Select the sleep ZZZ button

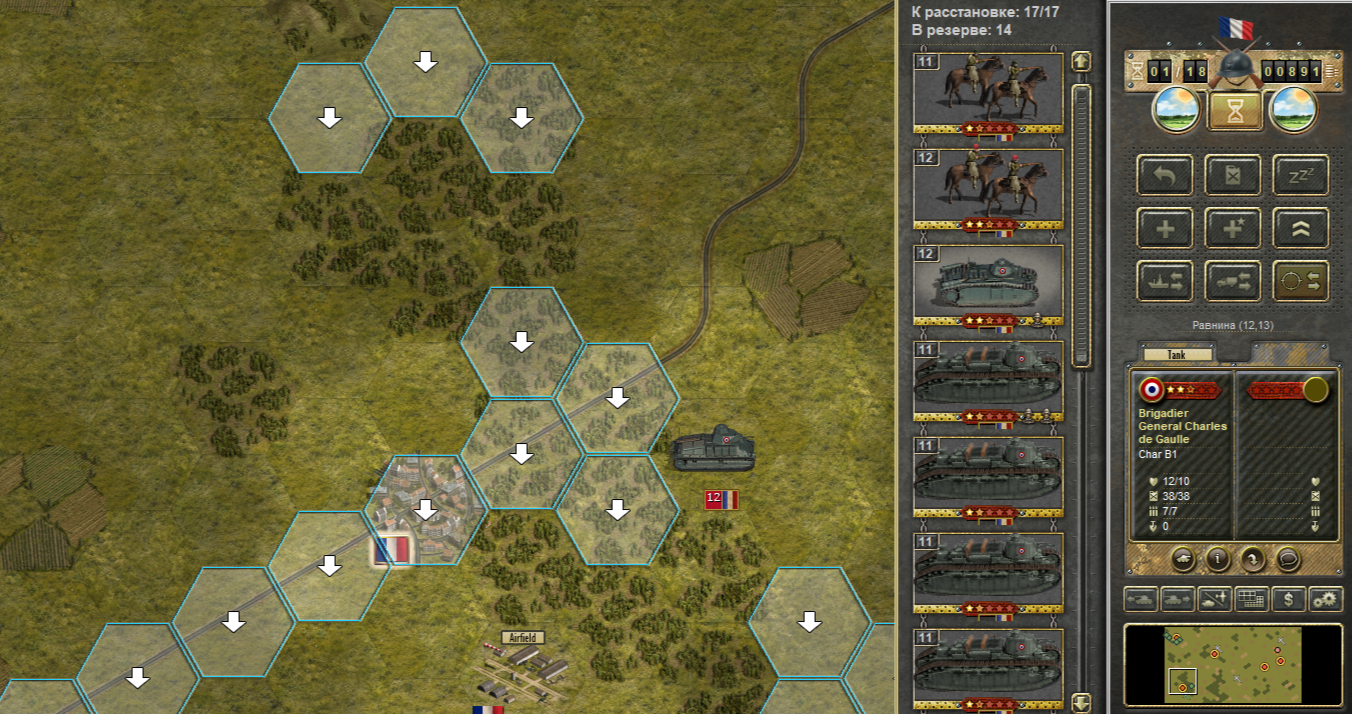coord(1300,175)
